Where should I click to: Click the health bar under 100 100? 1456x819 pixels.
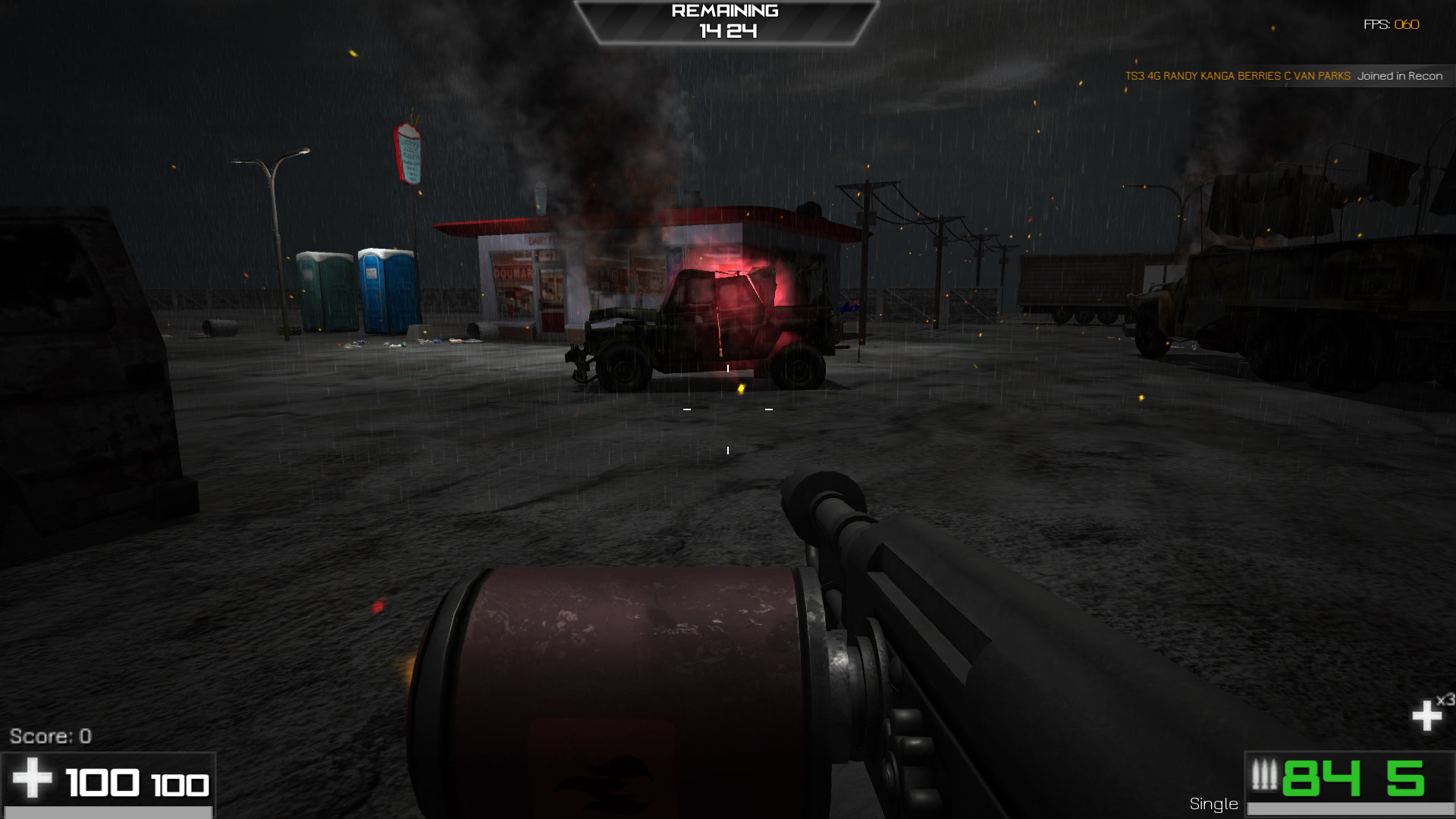(110, 811)
